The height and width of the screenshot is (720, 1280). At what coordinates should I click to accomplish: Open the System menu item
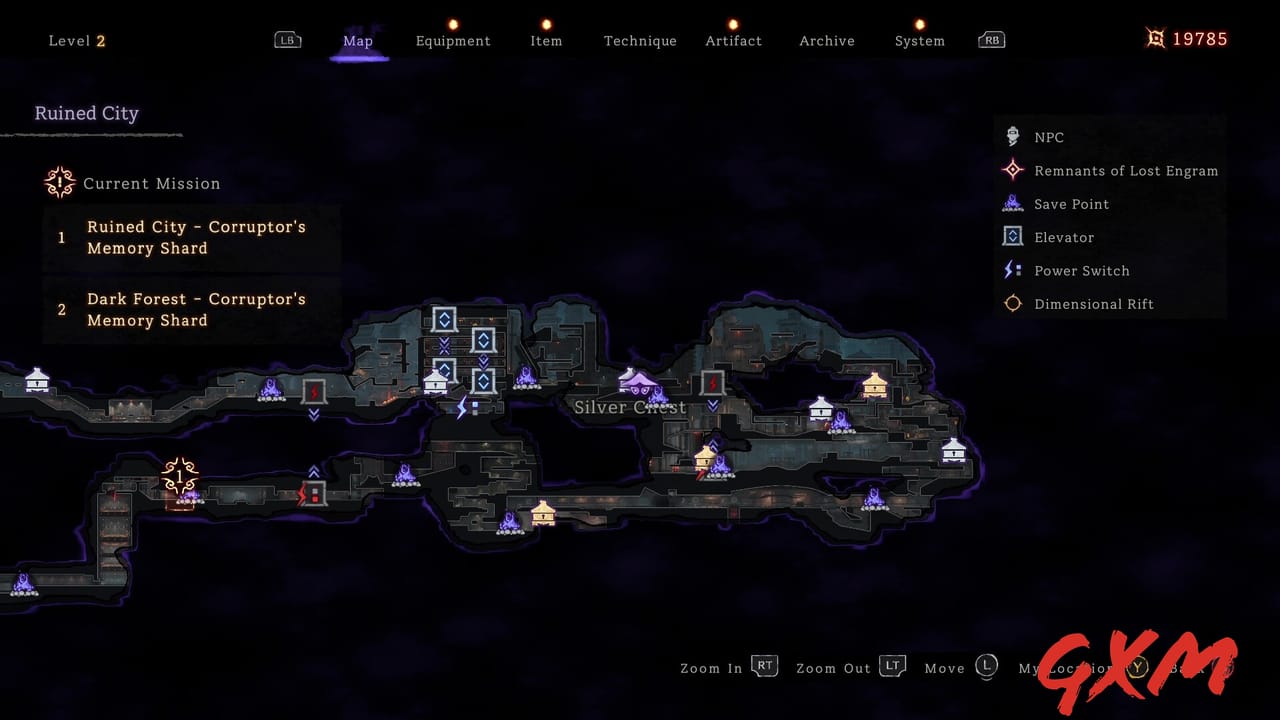click(x=919, y=41)
